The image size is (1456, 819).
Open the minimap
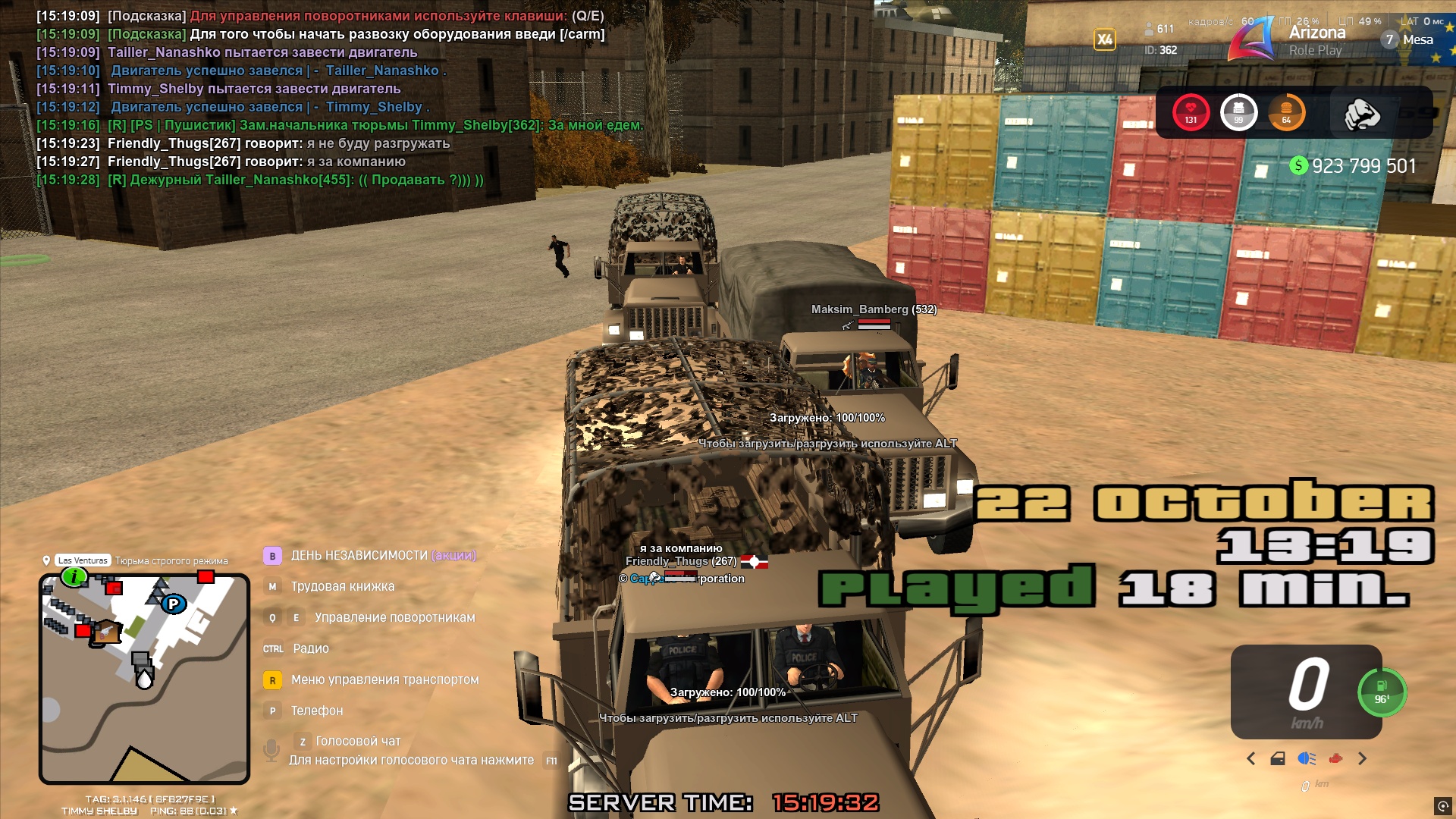tap(144, 679)
